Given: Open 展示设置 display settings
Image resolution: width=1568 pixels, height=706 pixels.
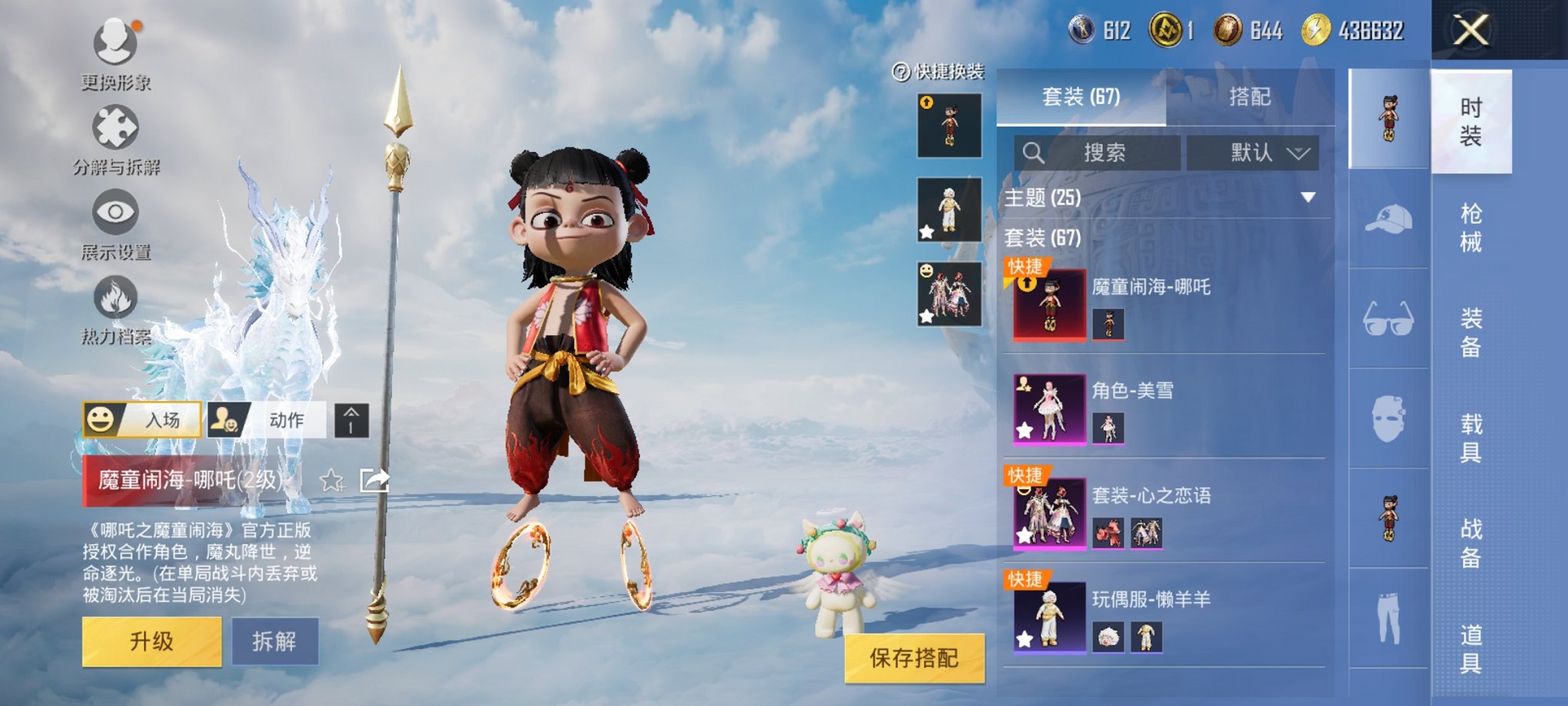Looking at the screenshot, I should pyautogui.click(x=115, y=213).
